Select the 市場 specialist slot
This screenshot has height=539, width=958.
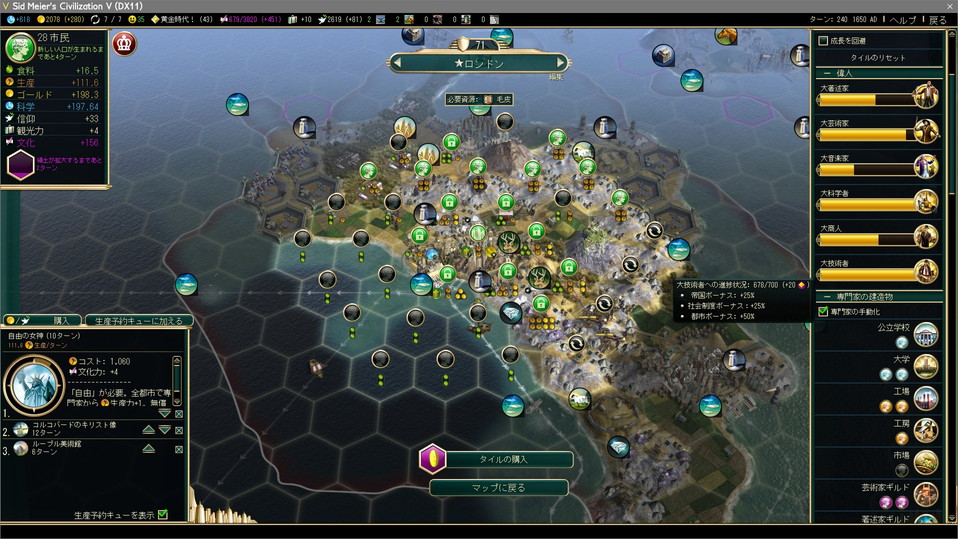tap(901, 469)
